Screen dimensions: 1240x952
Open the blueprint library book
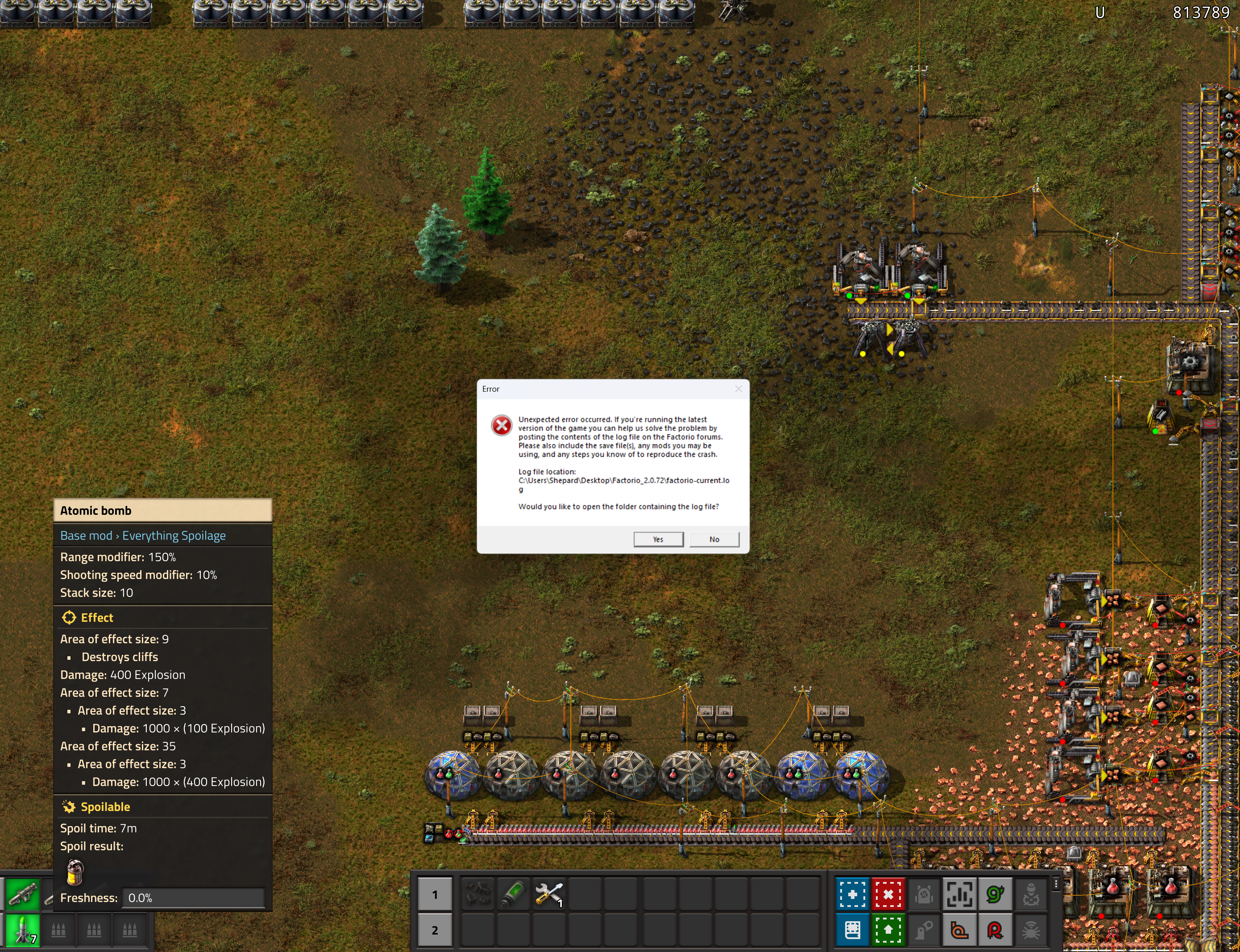pyautogui.click(x=852, y=930)
